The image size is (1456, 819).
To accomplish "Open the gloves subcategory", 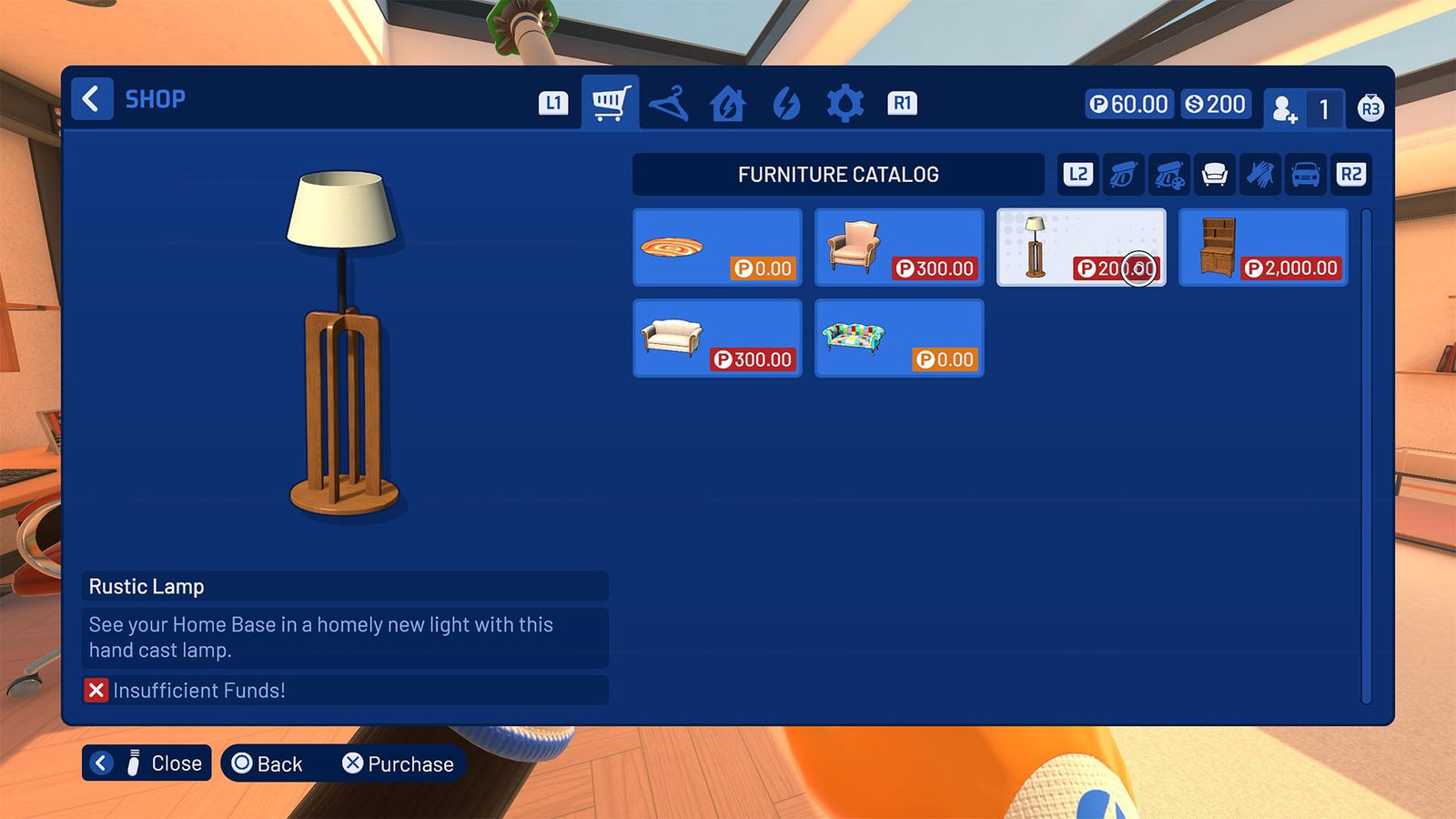I will (x=1261, y=174).
